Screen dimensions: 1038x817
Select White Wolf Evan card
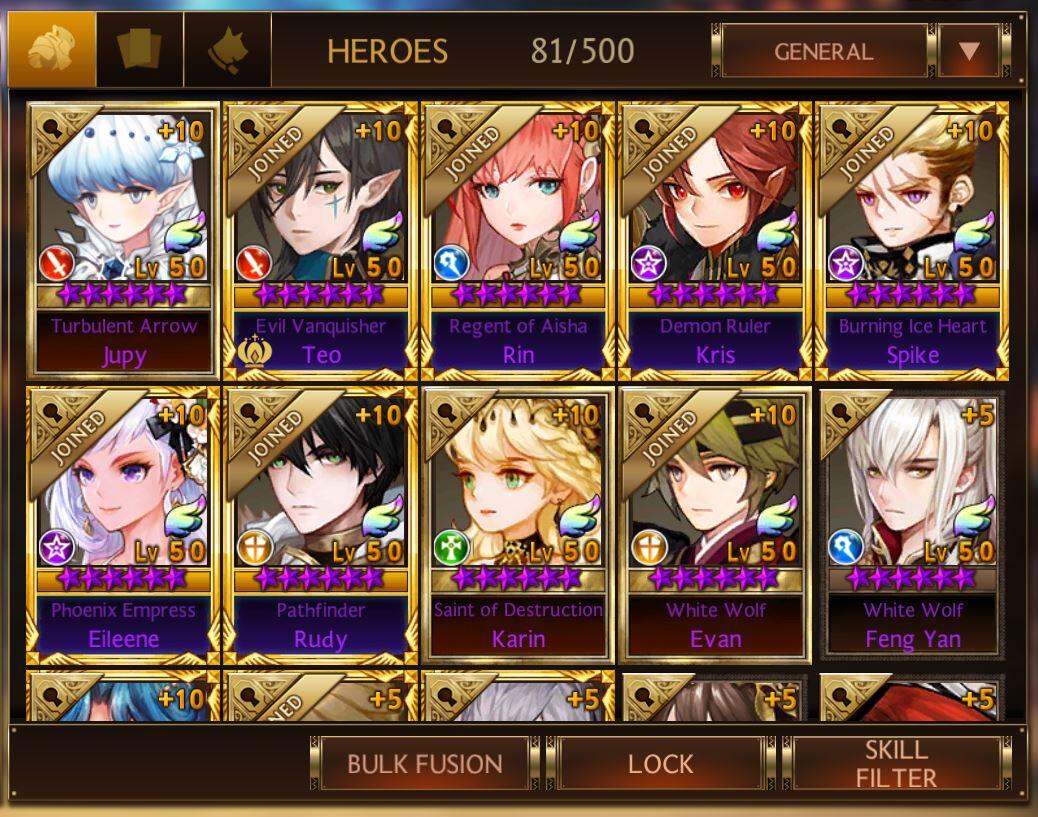coord(714,525)
